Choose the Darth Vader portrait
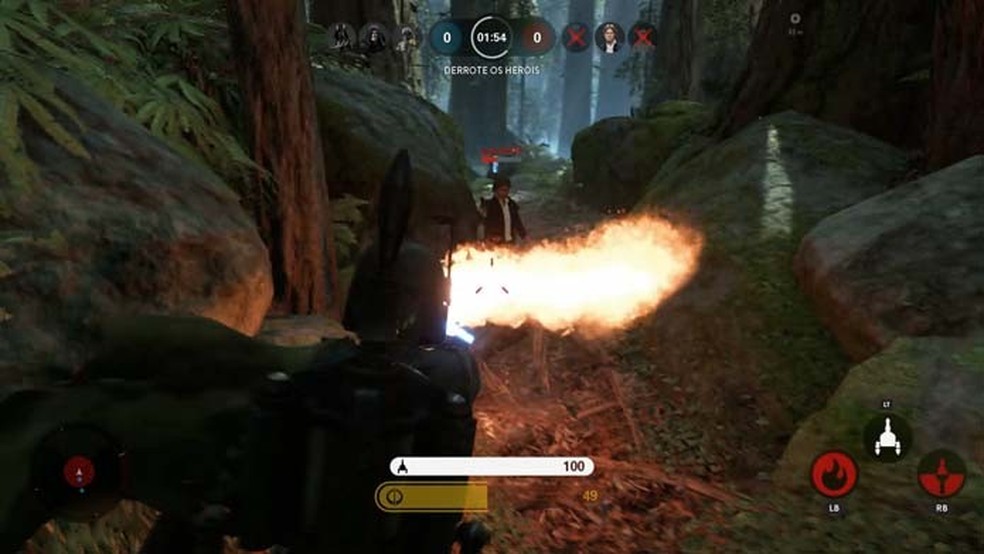Viewport: 984px width, 554px height. tap(340, 38)
